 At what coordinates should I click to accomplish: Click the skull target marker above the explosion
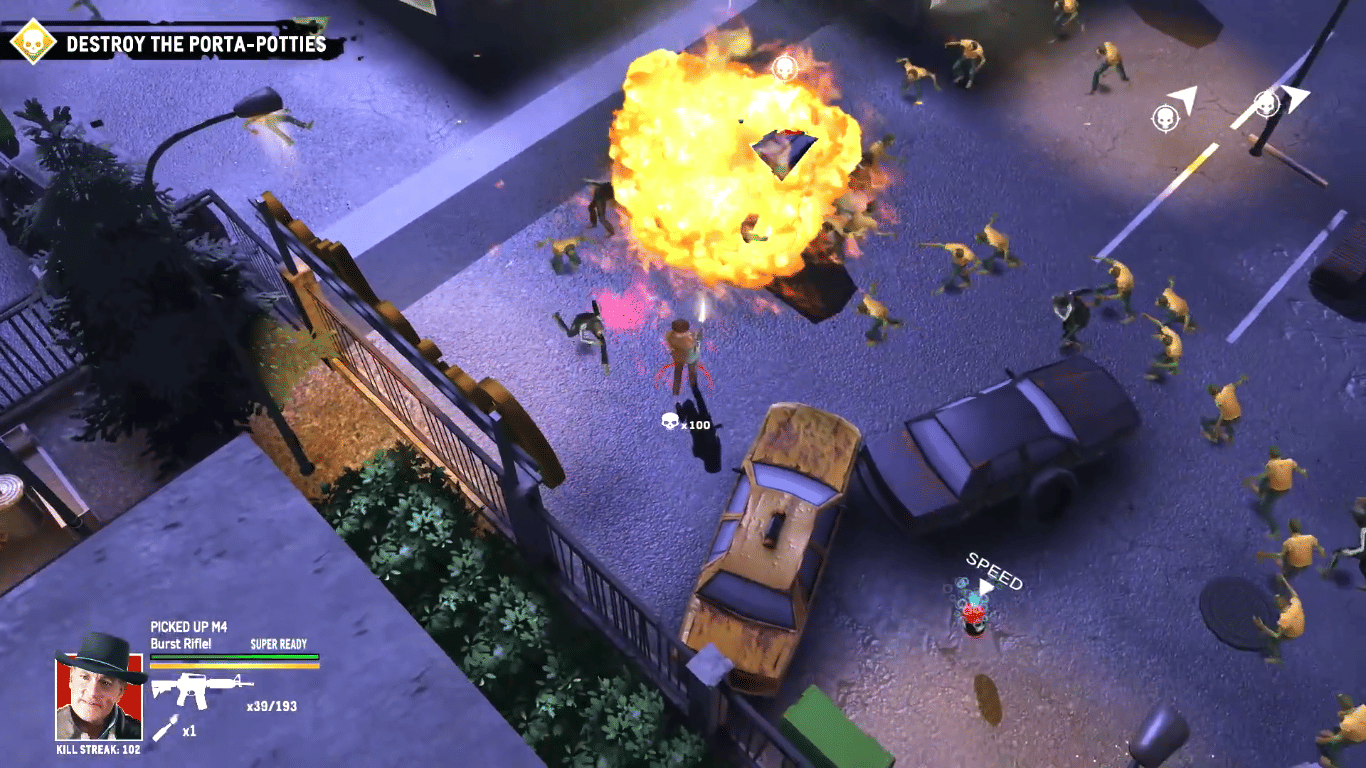click(785, 68)
